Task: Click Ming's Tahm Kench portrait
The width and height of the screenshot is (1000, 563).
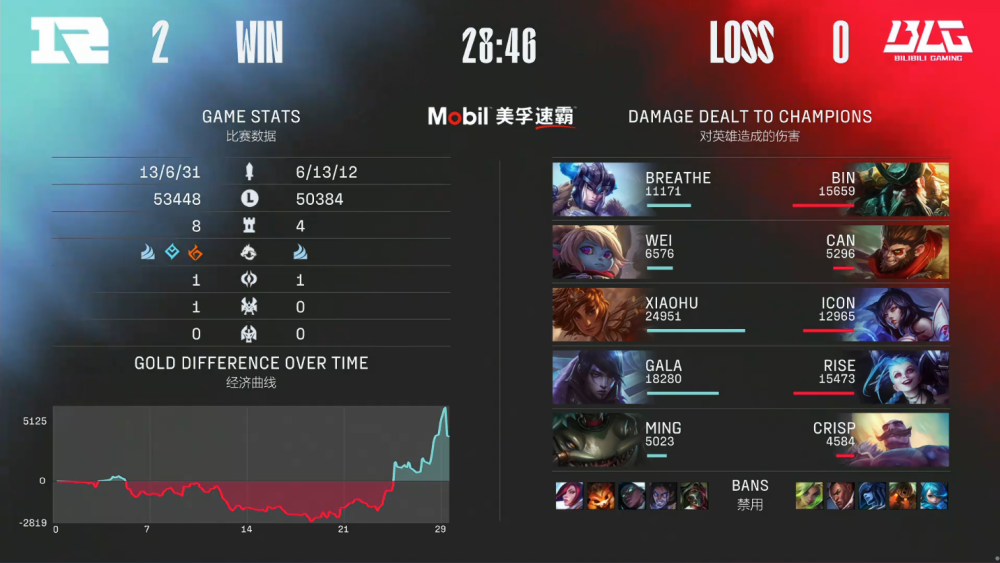Action: [596, 440]
